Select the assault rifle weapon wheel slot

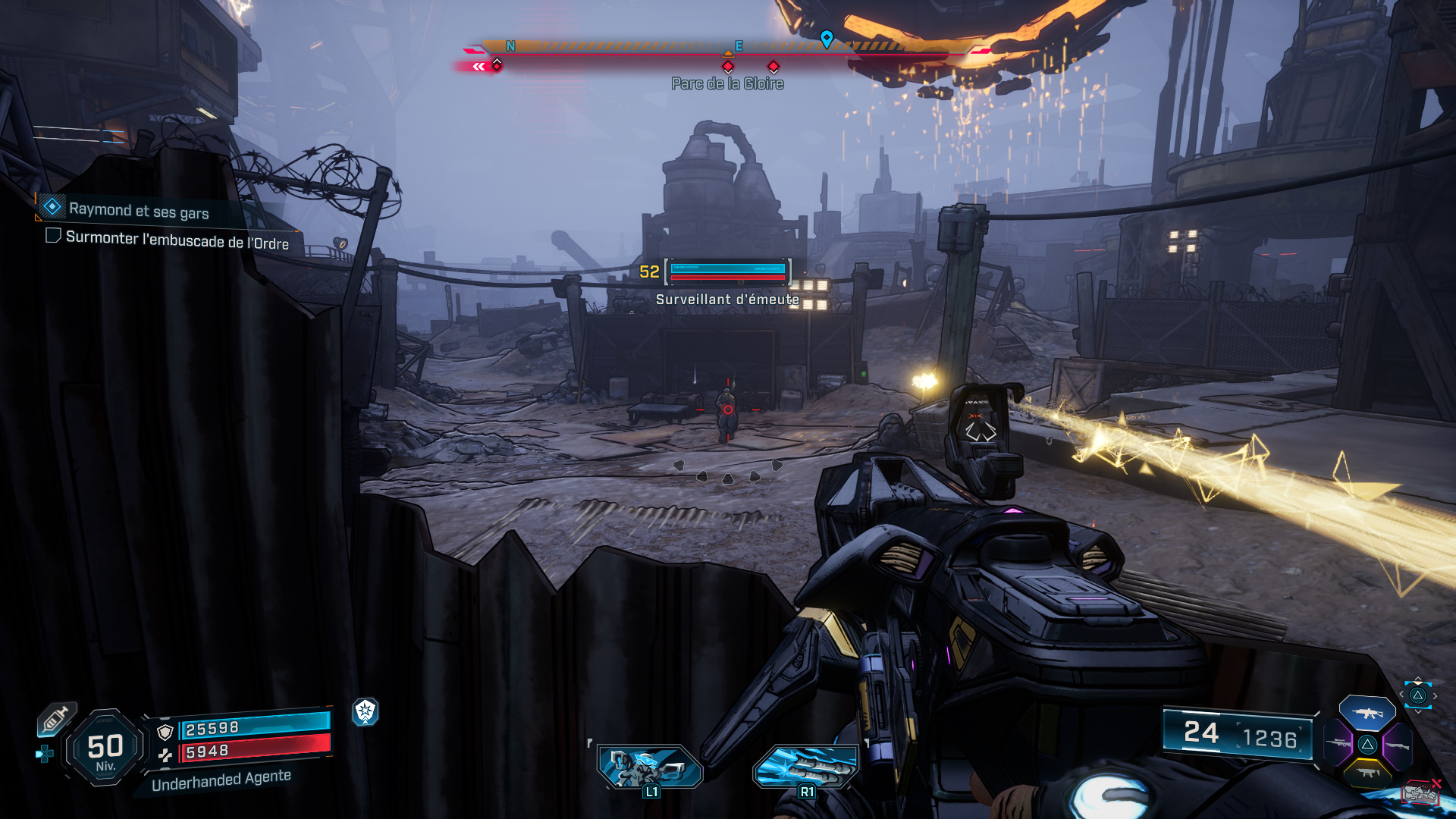pyautogui.click(x=1367, y=714)
